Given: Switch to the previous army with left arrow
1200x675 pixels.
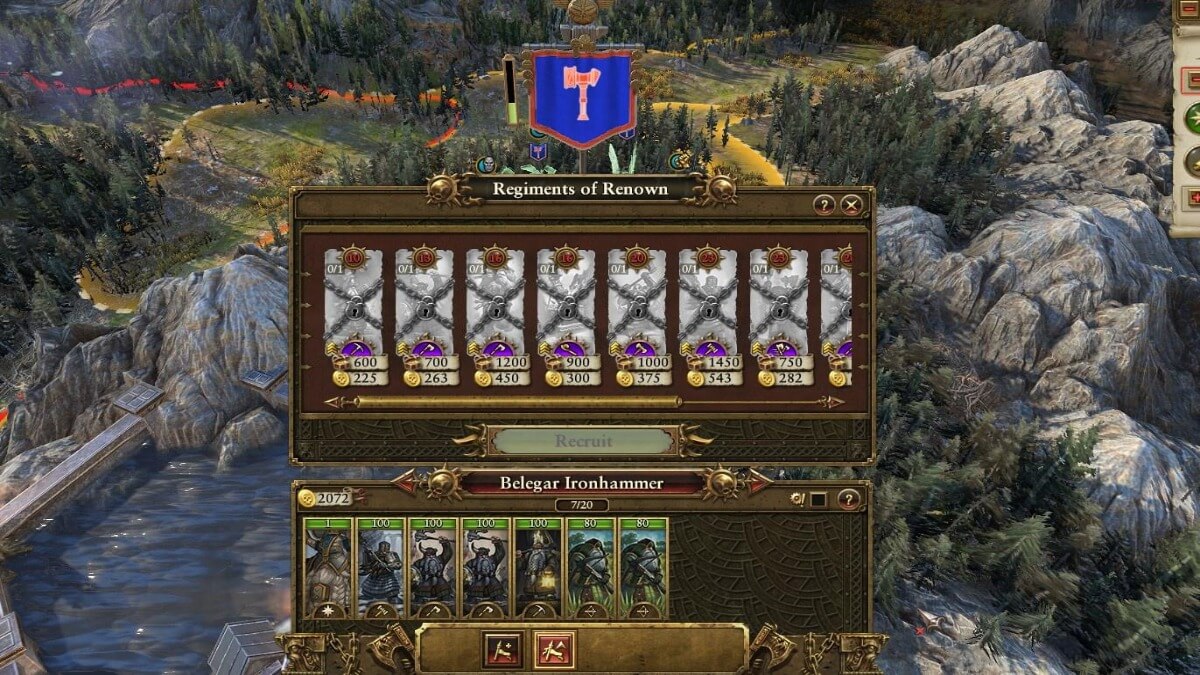Looking at the screenshot, I should click(406, 483).
